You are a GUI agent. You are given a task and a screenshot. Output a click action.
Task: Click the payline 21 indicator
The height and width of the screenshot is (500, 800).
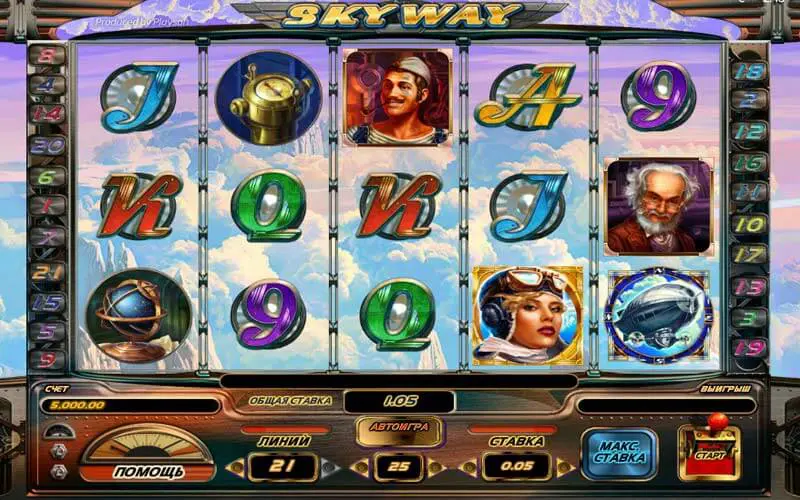pos(46,271)
